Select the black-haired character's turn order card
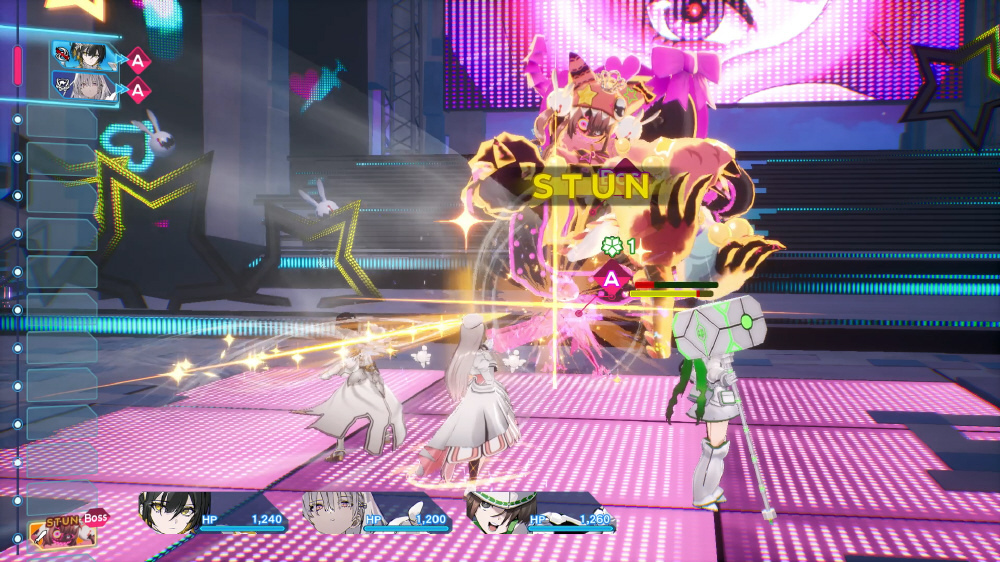1000x562 pixels. click(78, 56)
